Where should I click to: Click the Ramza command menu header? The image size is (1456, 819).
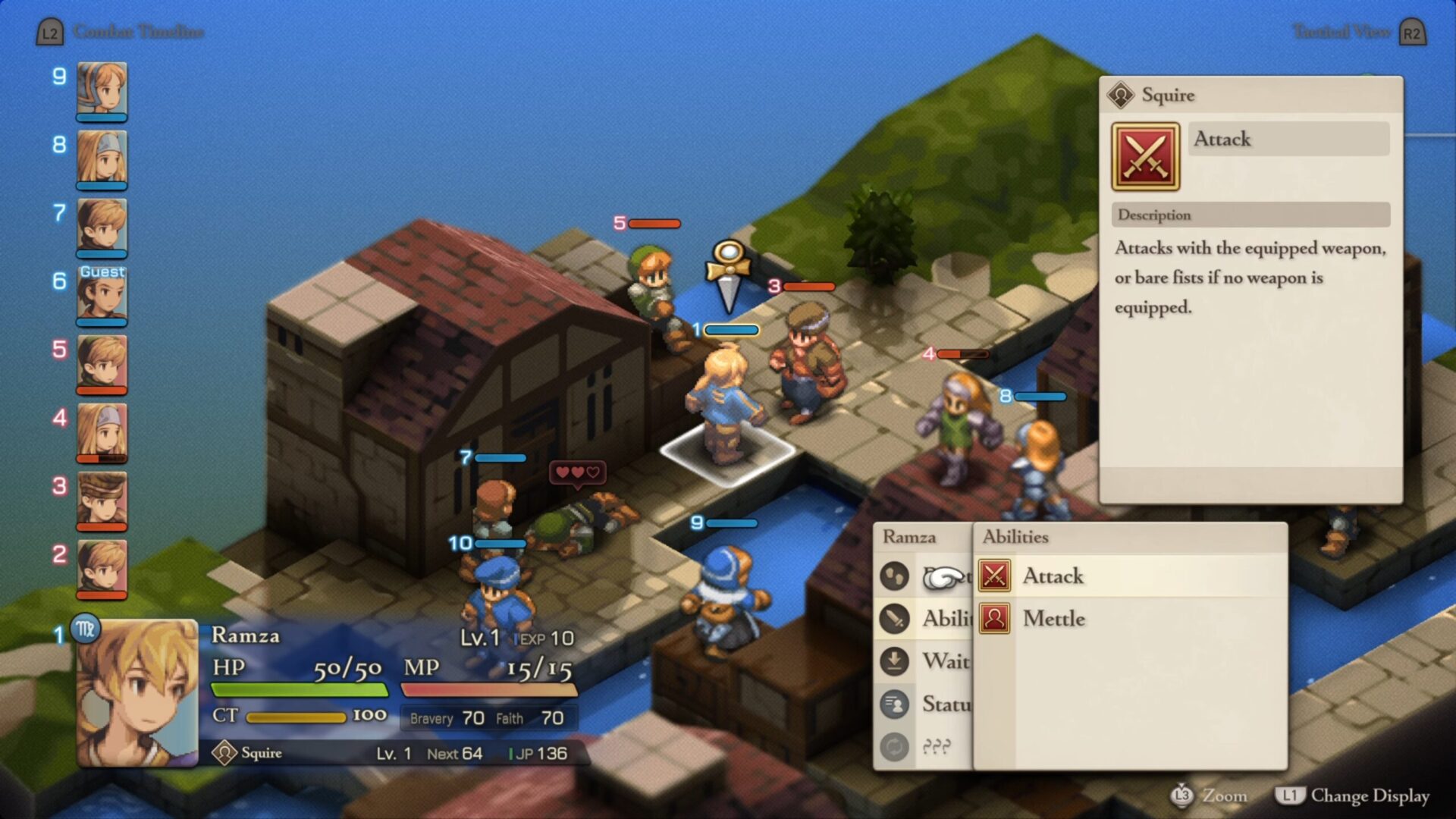pos(910,536)
